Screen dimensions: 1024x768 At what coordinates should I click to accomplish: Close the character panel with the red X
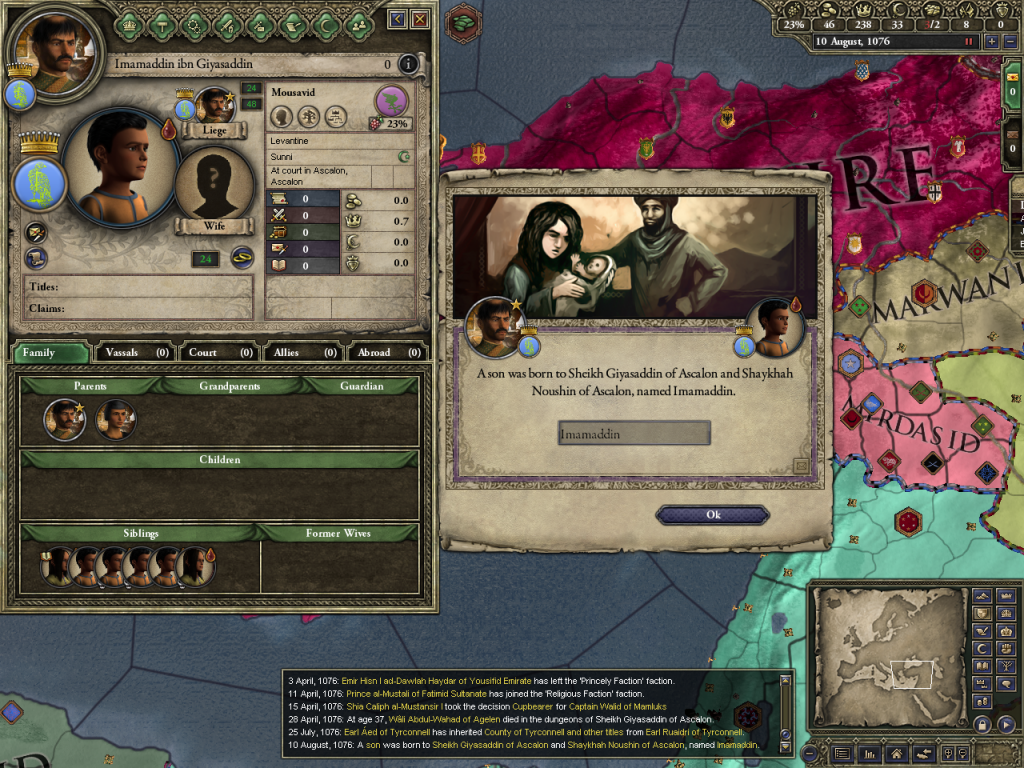coord(420,19)
